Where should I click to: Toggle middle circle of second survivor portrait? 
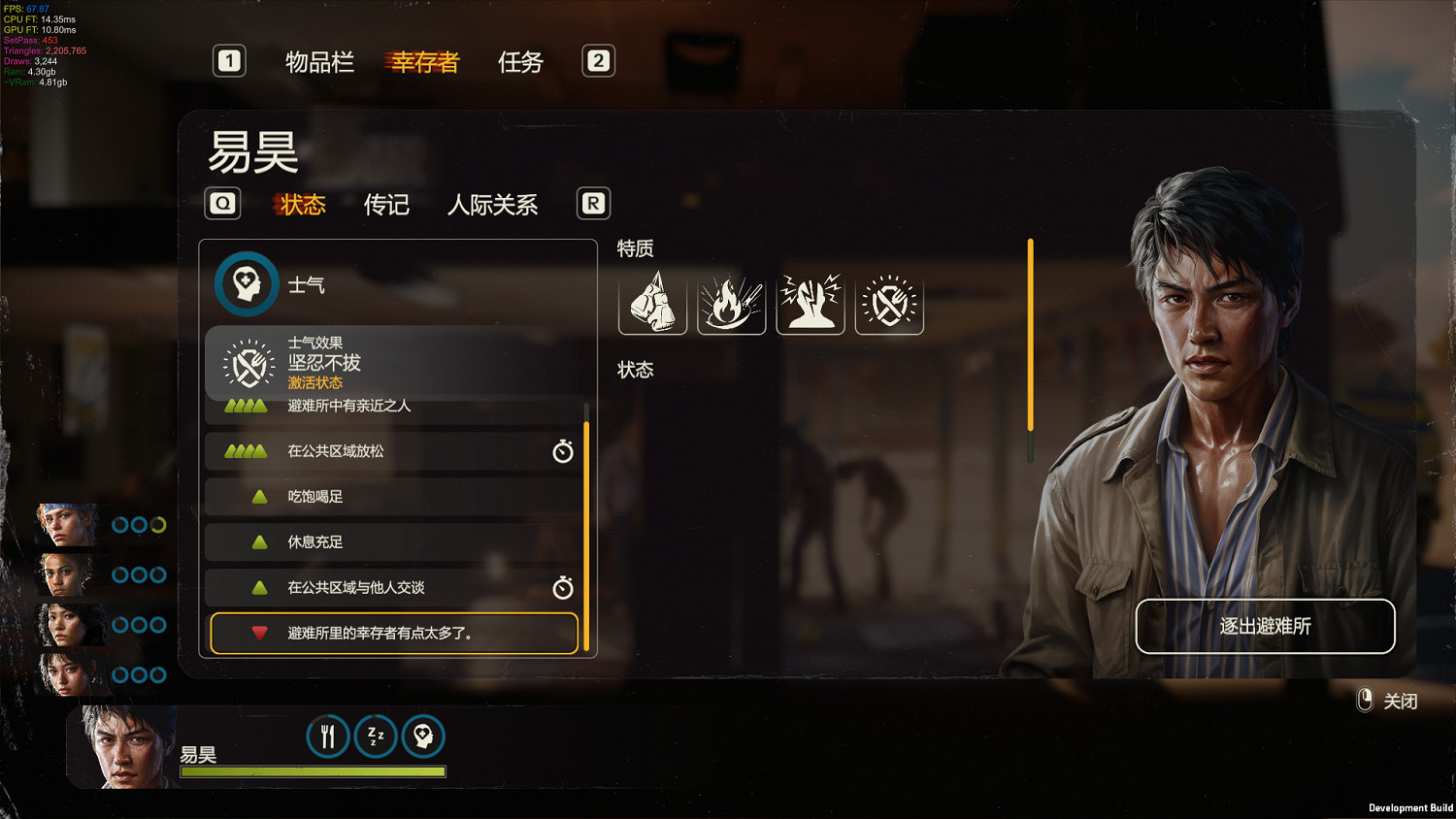coord(138,573)
